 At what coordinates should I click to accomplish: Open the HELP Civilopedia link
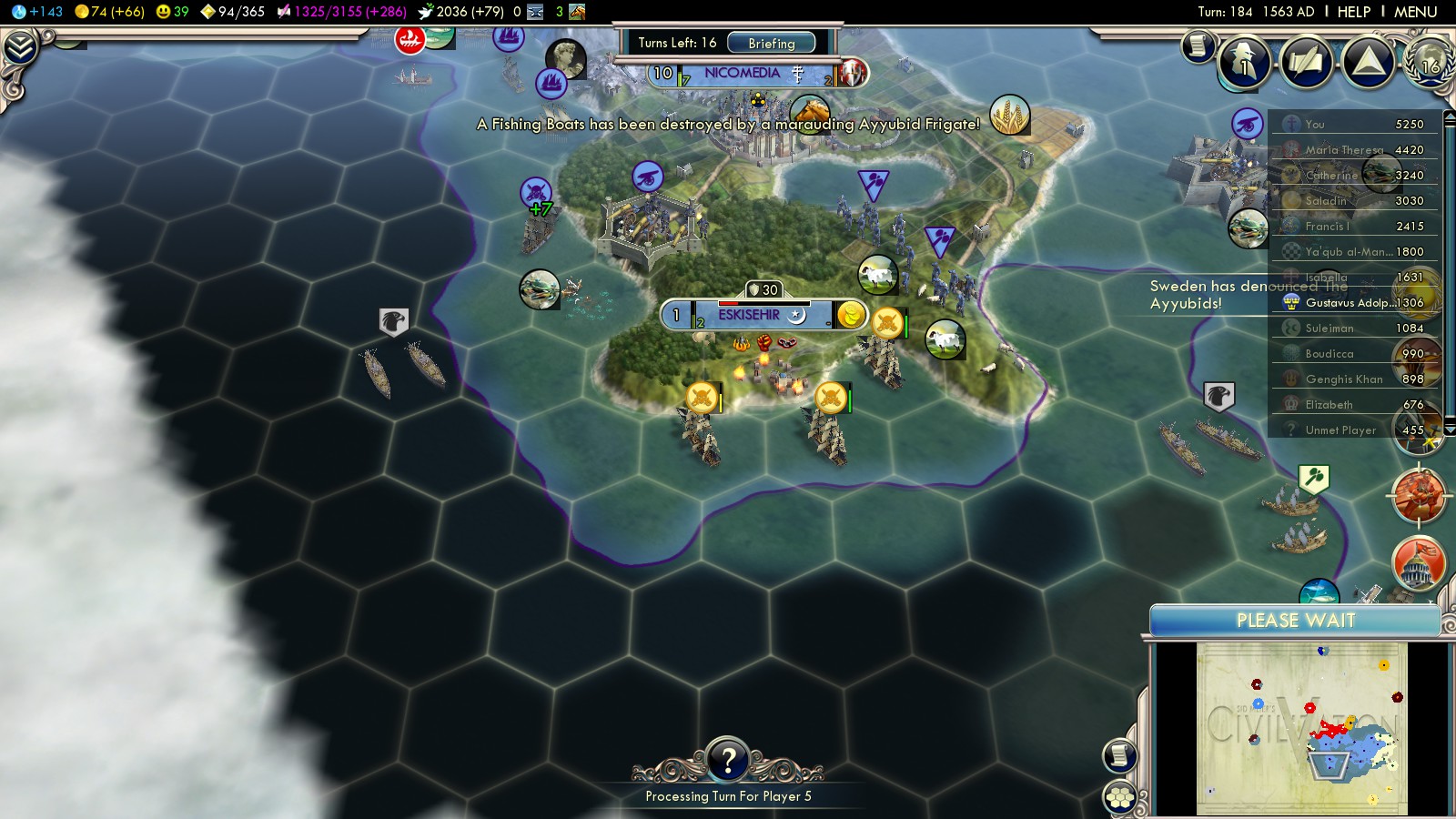(1353, 12)
